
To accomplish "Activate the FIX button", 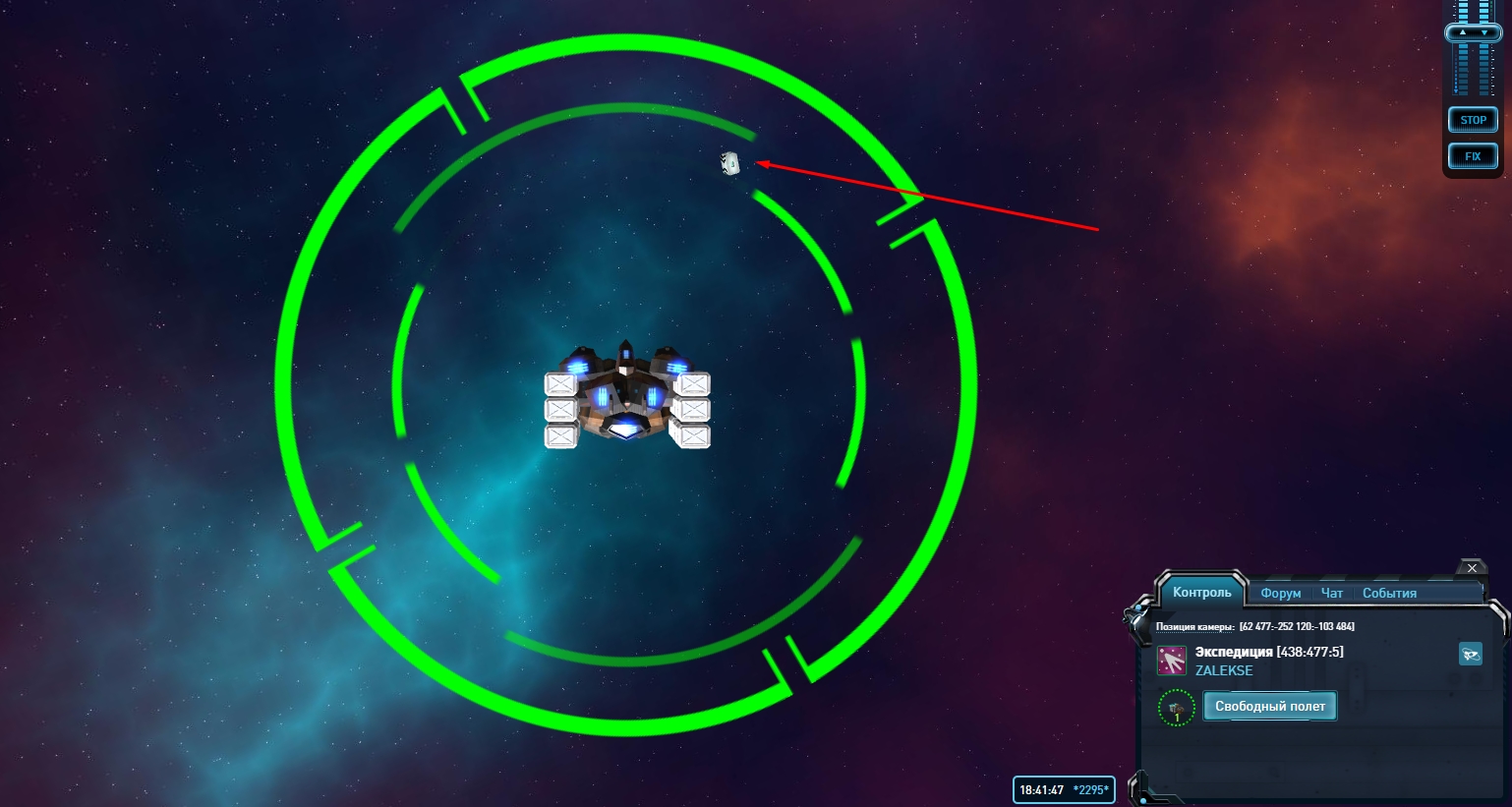I will coord(1473,156).
